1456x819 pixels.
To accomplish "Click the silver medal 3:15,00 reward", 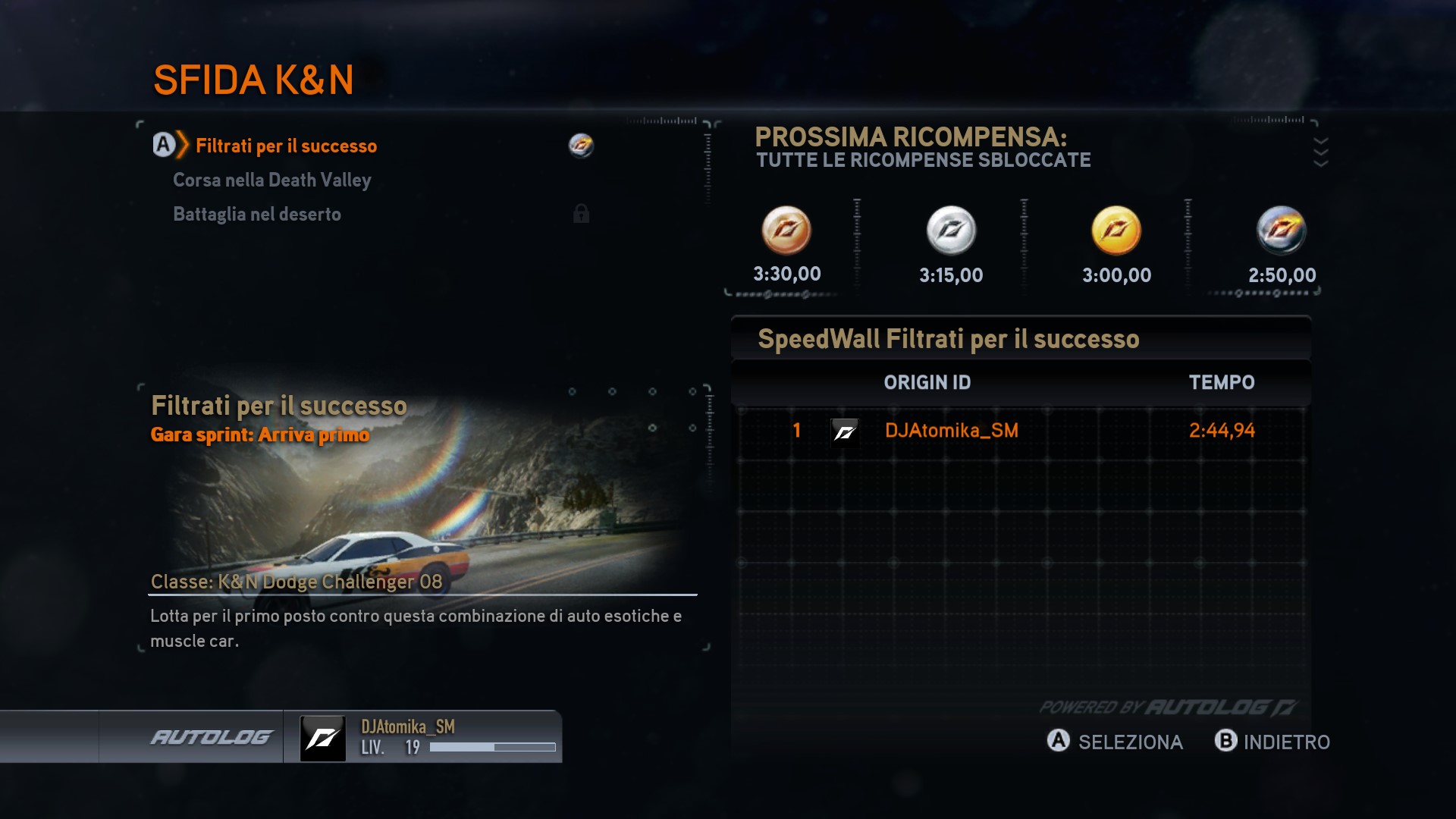I will pos(951,231).
